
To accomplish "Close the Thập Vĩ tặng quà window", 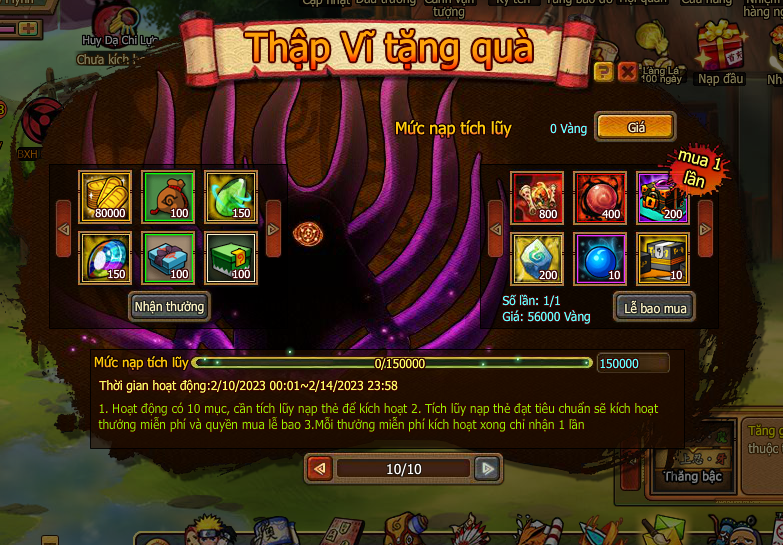I will pos(627,71).
